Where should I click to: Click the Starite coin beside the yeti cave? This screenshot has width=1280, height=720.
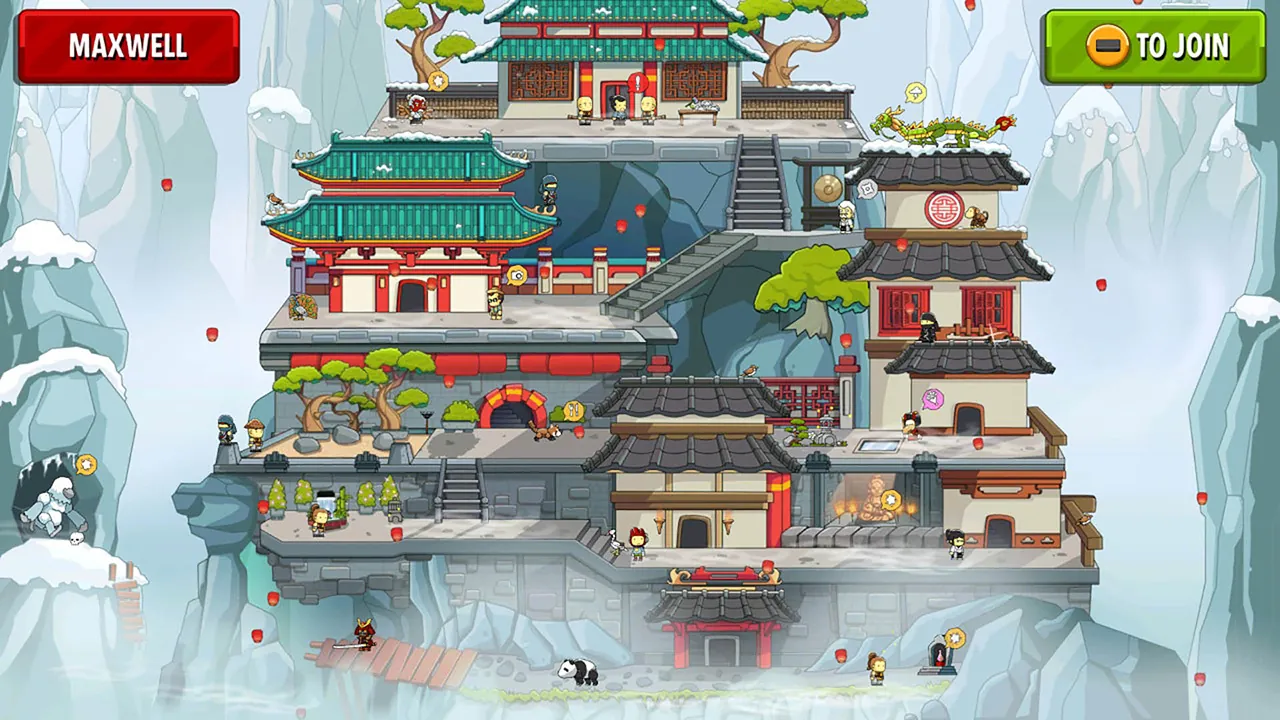coord(88,465)
